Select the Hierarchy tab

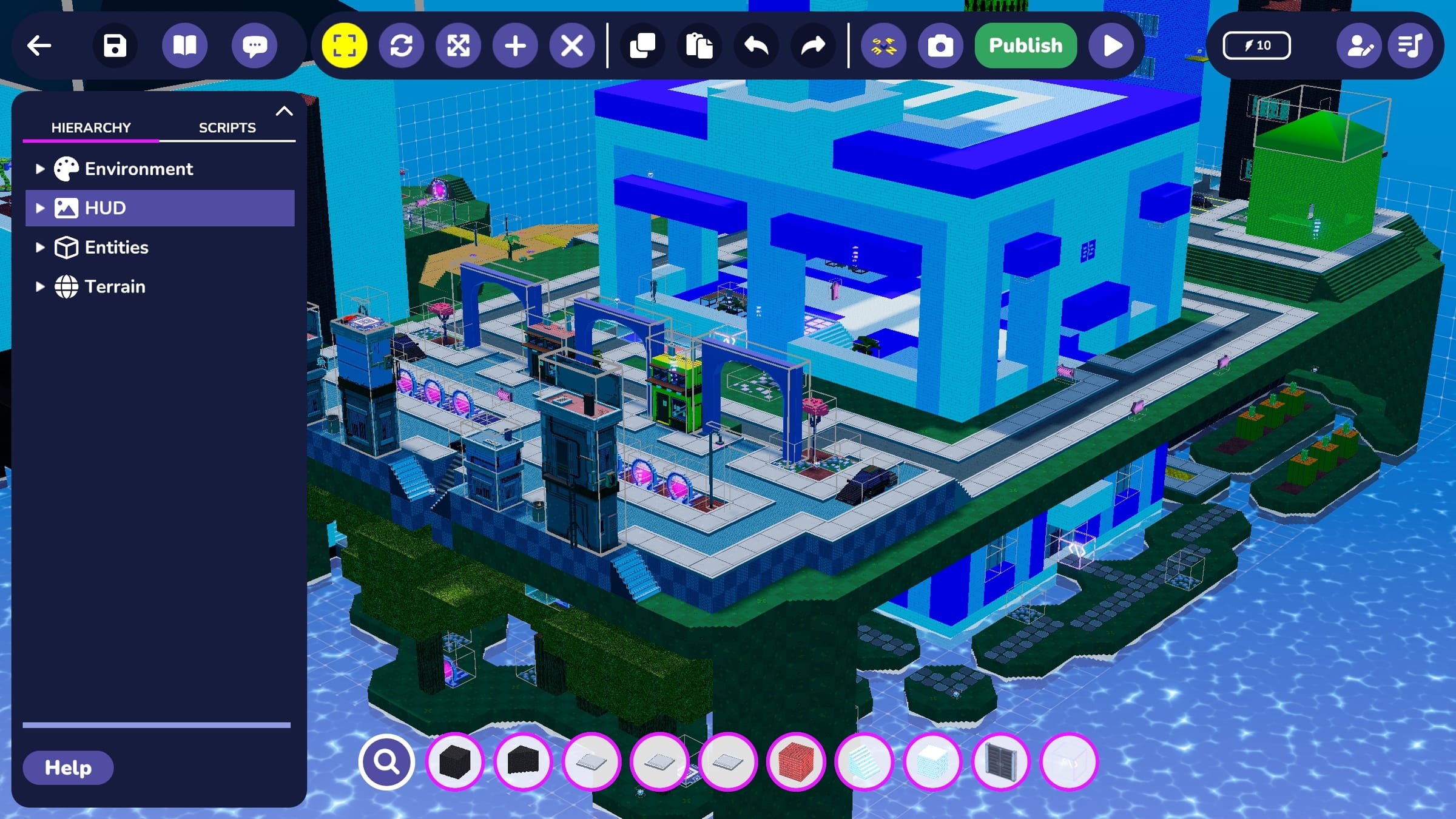[91, 127]
